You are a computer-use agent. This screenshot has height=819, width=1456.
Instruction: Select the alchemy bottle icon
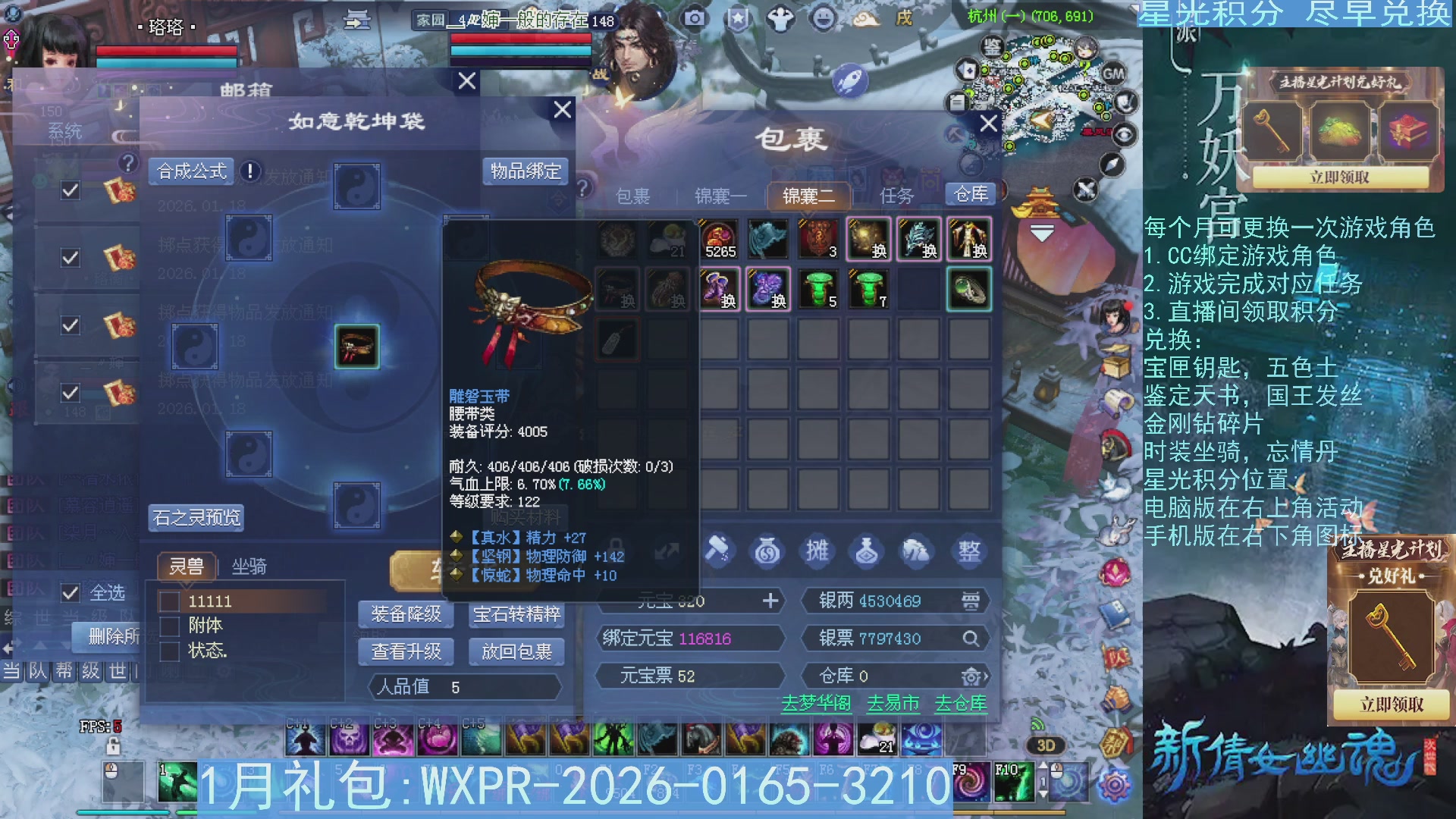coord(867,551)
